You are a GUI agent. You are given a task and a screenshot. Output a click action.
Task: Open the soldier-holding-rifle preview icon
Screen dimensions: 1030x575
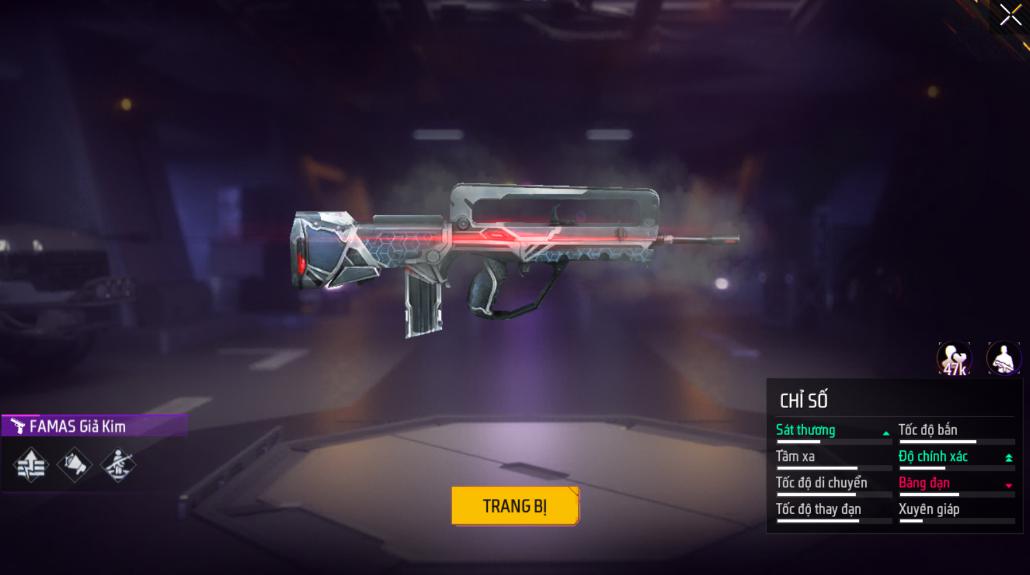coord(1003,358)
